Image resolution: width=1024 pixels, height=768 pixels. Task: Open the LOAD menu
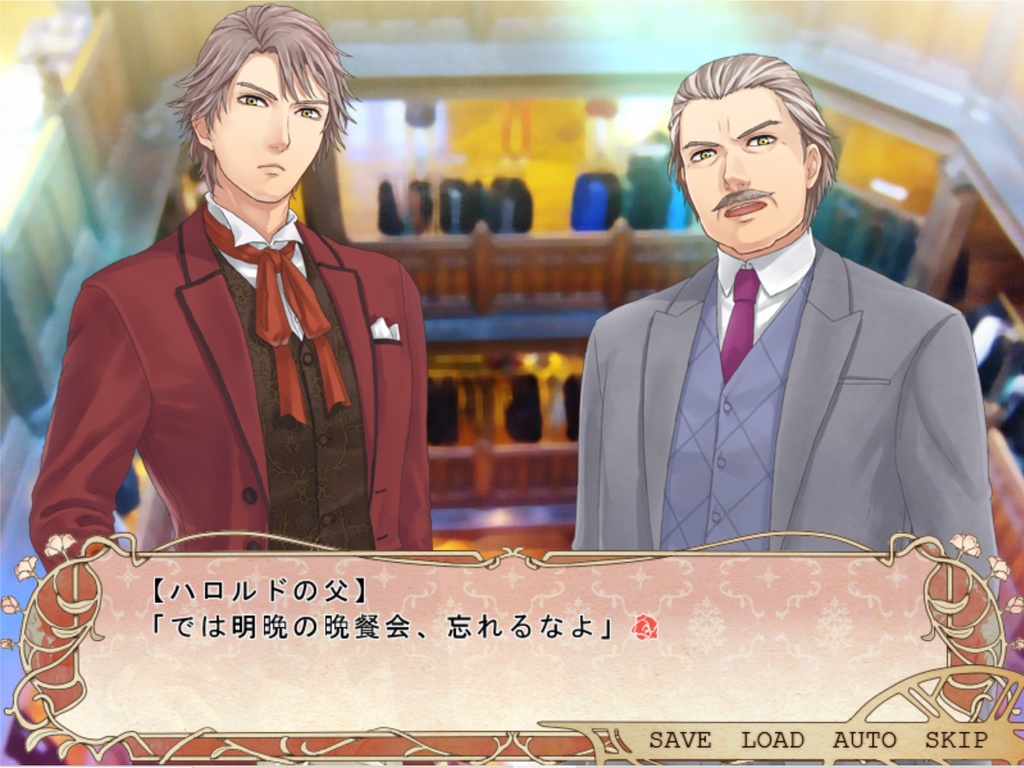(772, 740)
